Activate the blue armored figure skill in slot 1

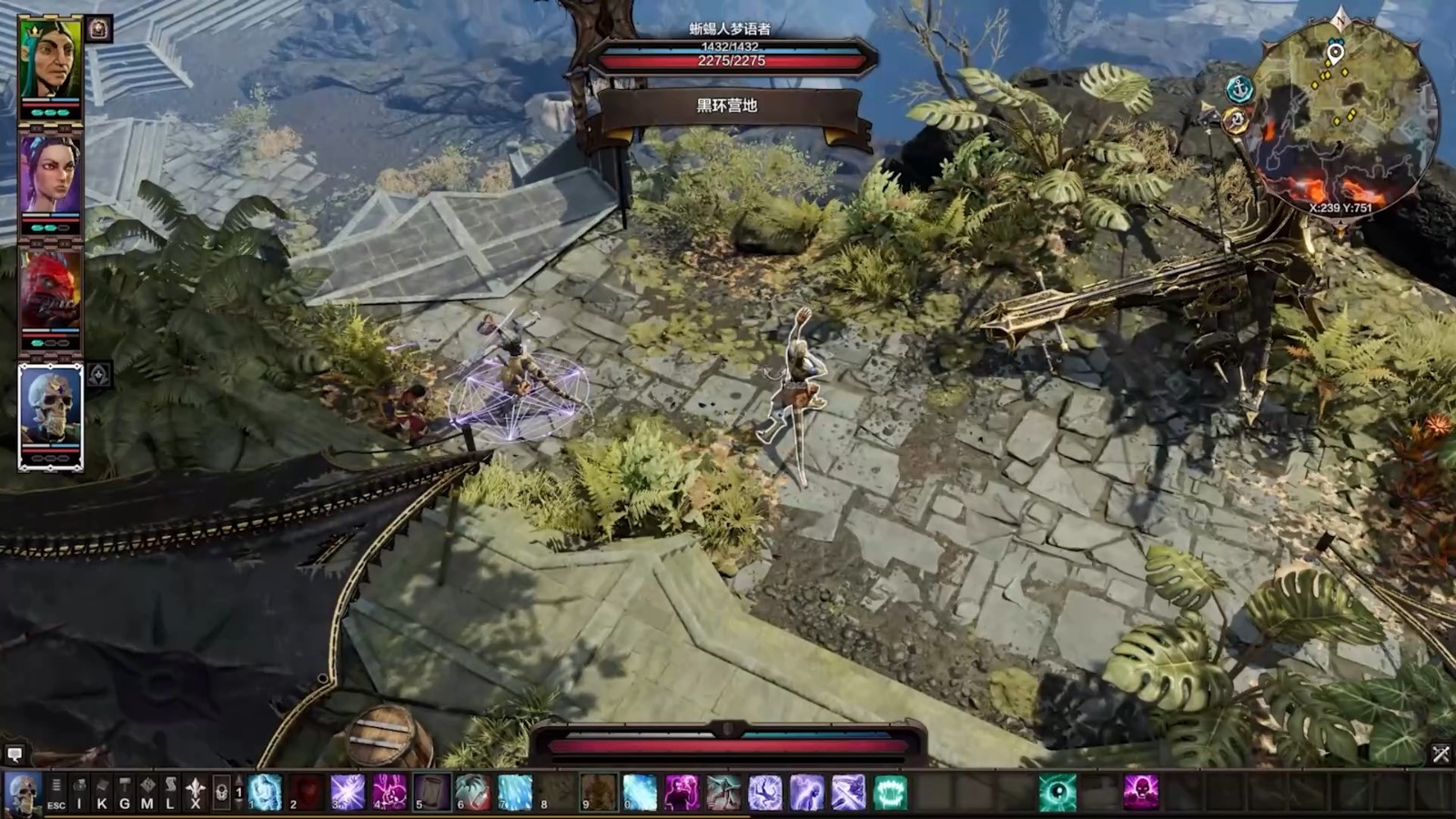[265, 793]
